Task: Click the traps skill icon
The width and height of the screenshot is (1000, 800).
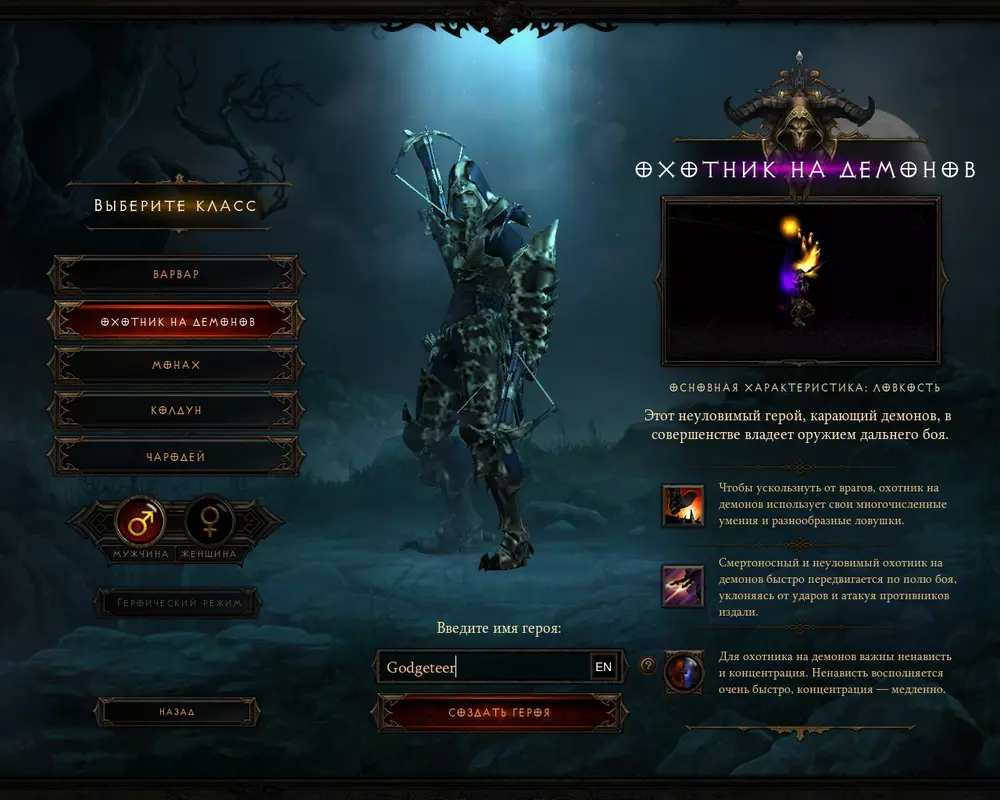Action: (682, 505)
